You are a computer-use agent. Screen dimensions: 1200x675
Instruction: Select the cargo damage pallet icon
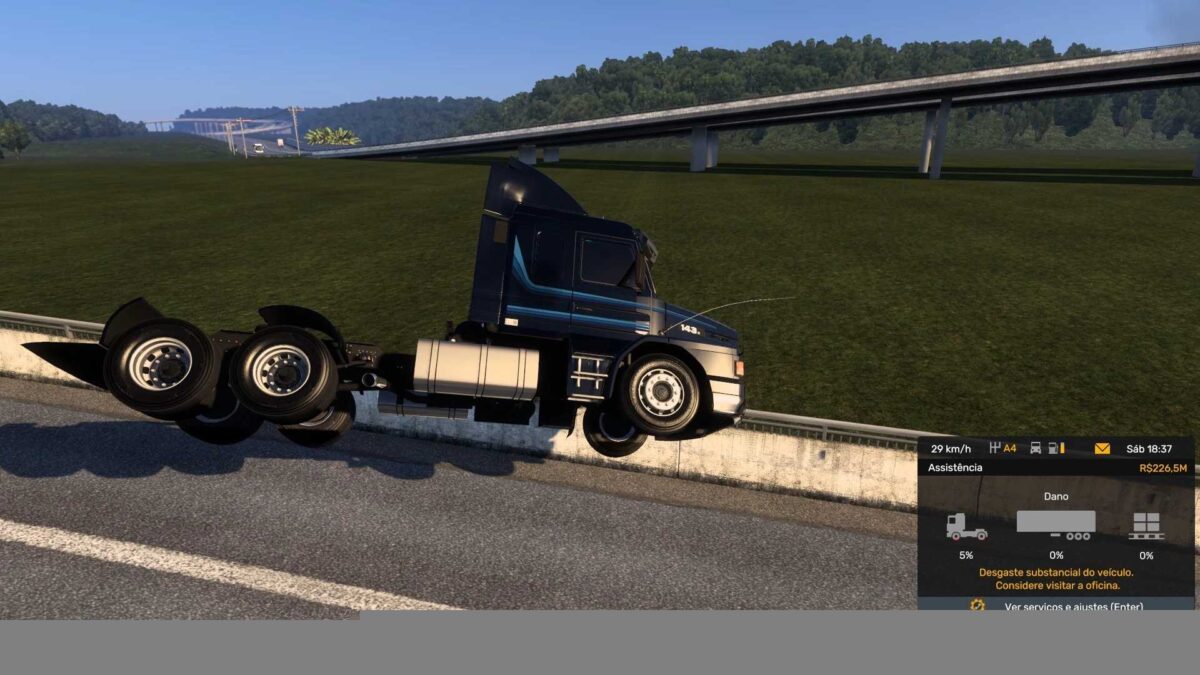click(1146, 526)
